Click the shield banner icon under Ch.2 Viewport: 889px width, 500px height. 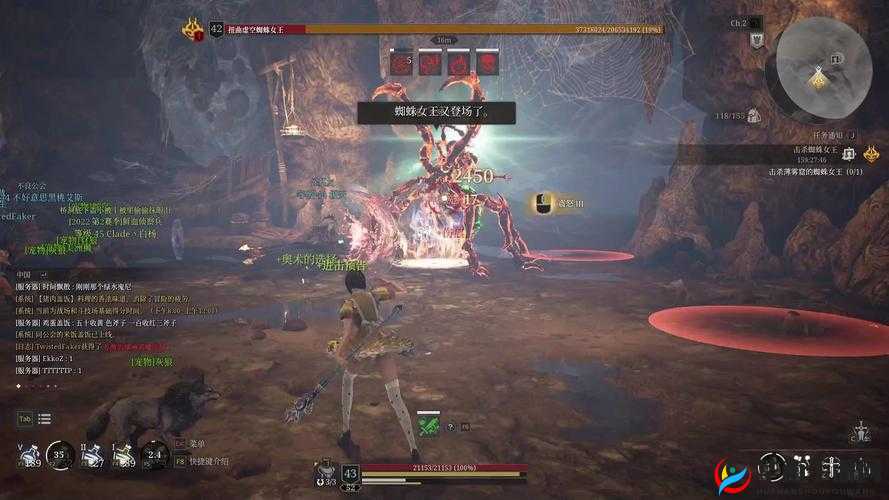click(757, 41)
